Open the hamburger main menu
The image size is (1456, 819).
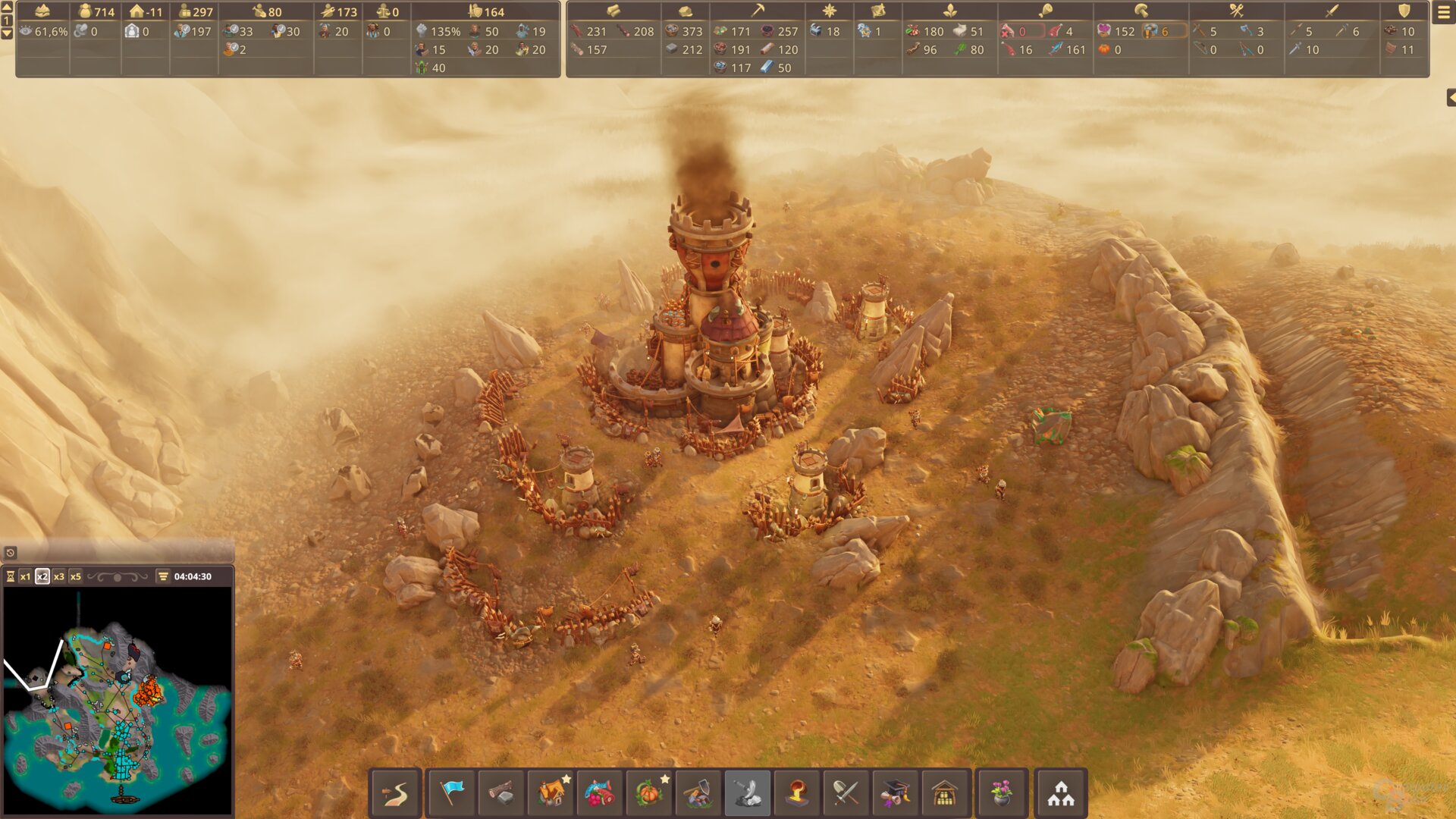[1443, 13]
